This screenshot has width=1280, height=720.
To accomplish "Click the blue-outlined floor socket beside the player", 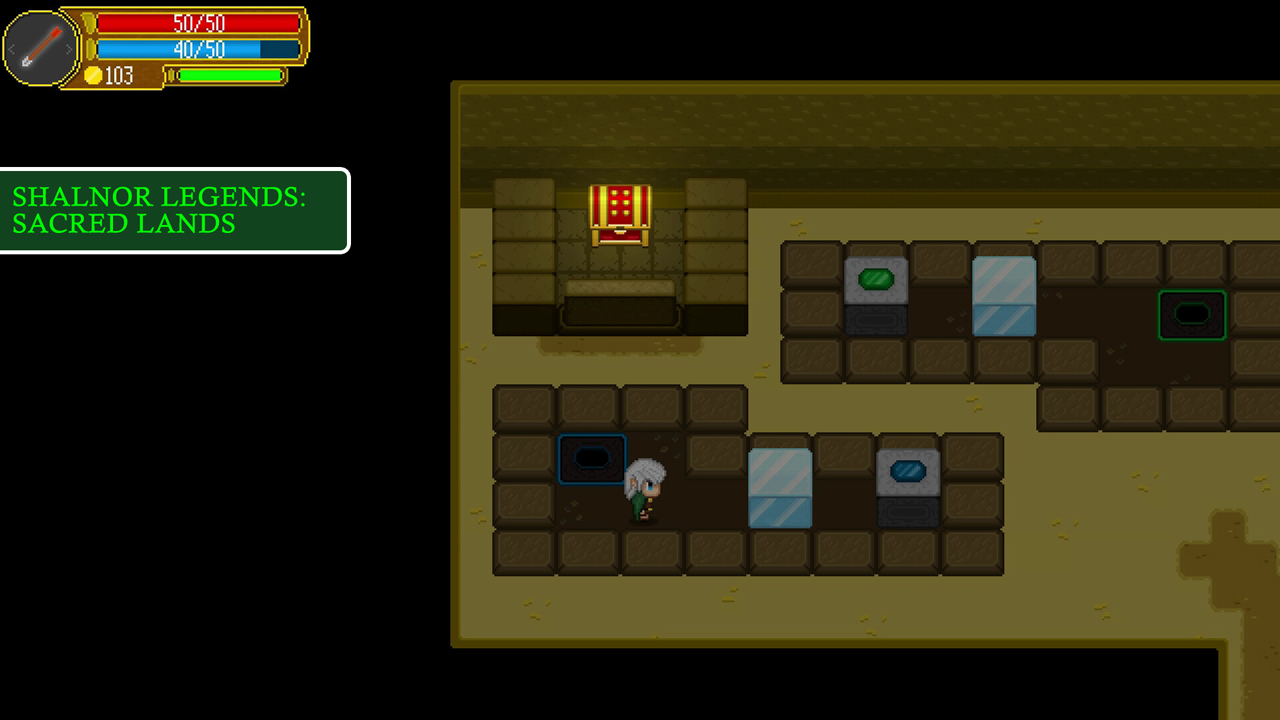I will (591, 459).
